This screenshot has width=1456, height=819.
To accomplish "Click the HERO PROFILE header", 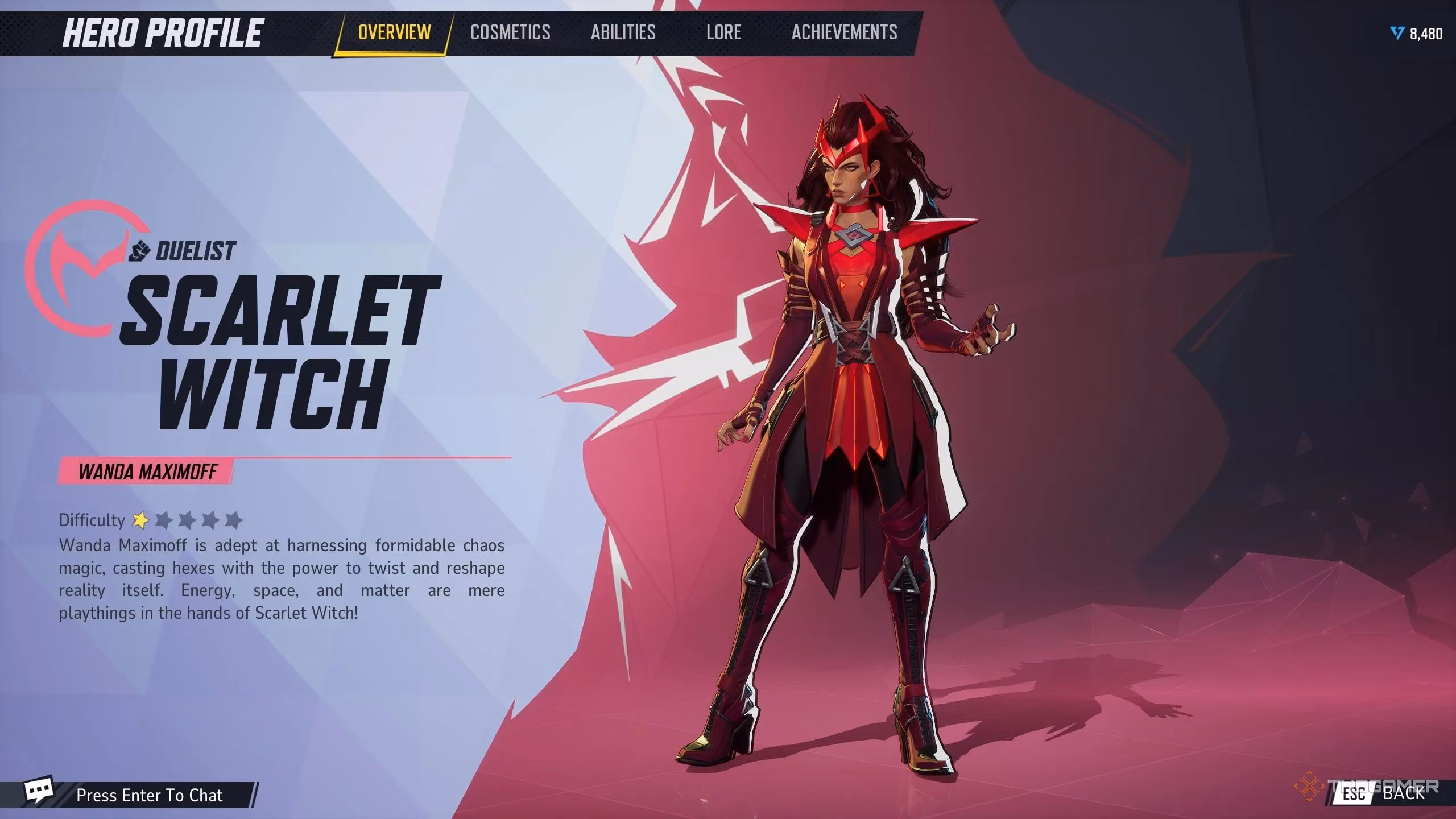I will click(x=165, y=32).
